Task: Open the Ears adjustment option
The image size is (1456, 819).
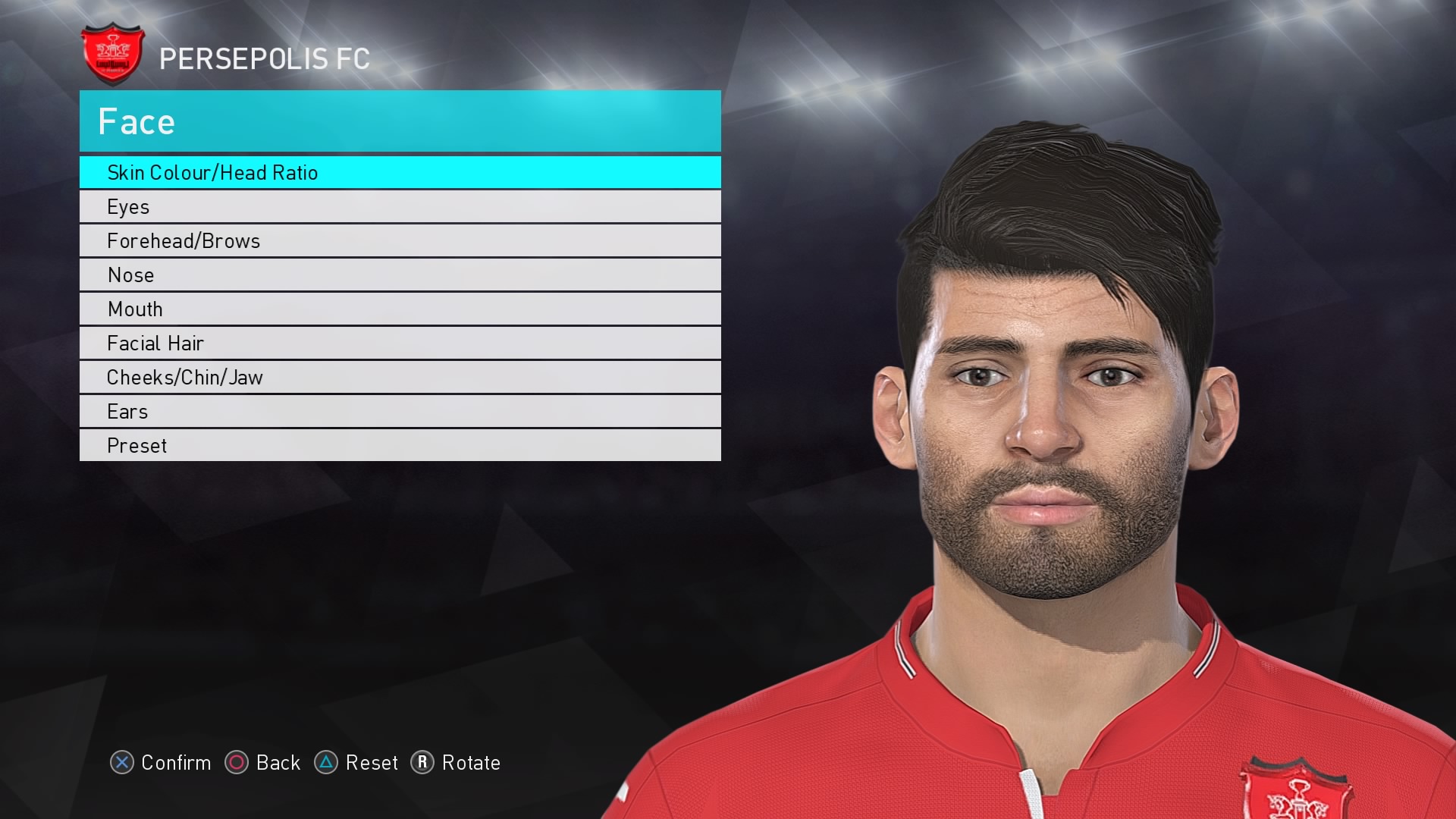Action: click(400, 411)
